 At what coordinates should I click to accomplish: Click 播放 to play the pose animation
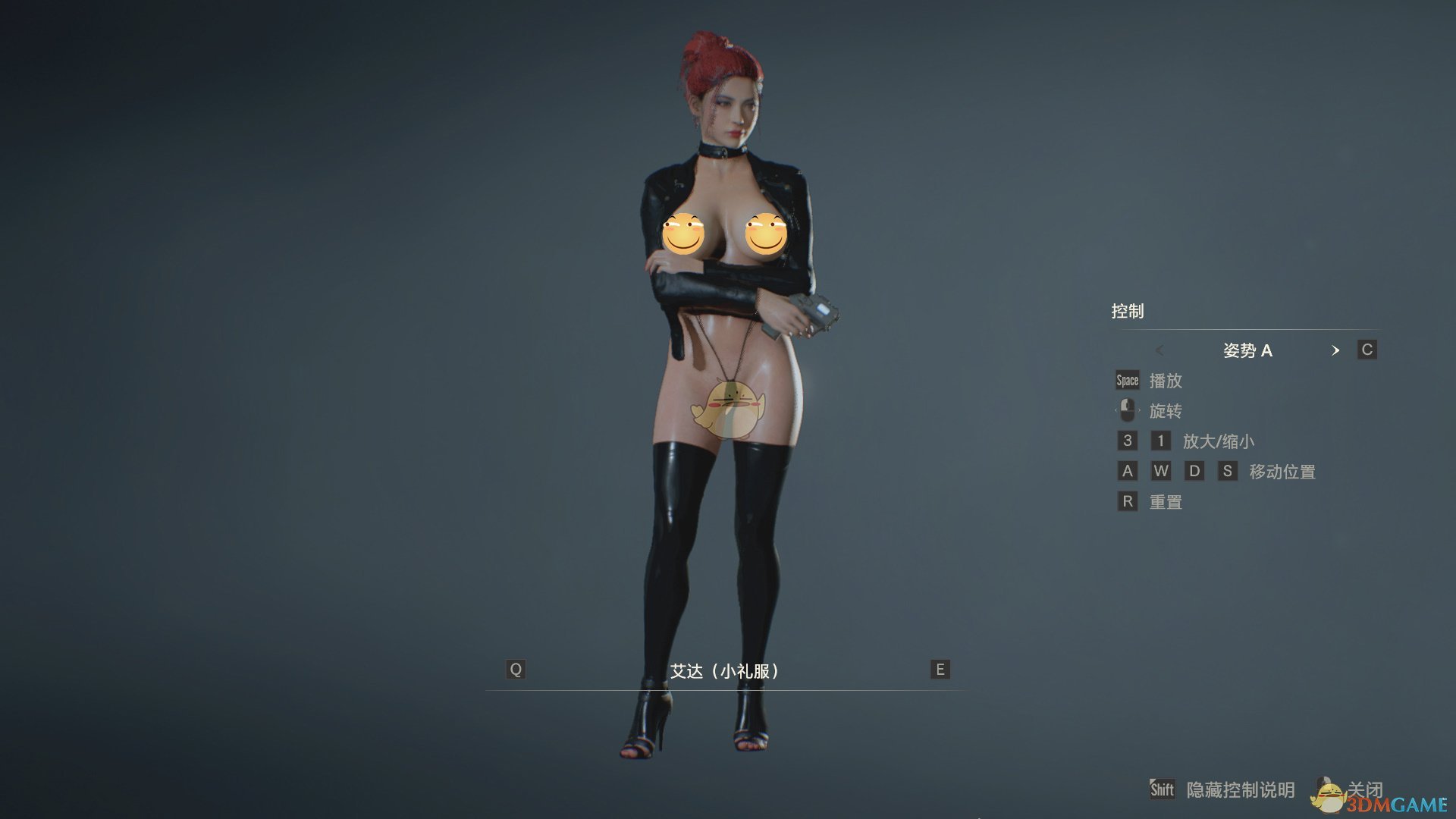[1168, 381]
